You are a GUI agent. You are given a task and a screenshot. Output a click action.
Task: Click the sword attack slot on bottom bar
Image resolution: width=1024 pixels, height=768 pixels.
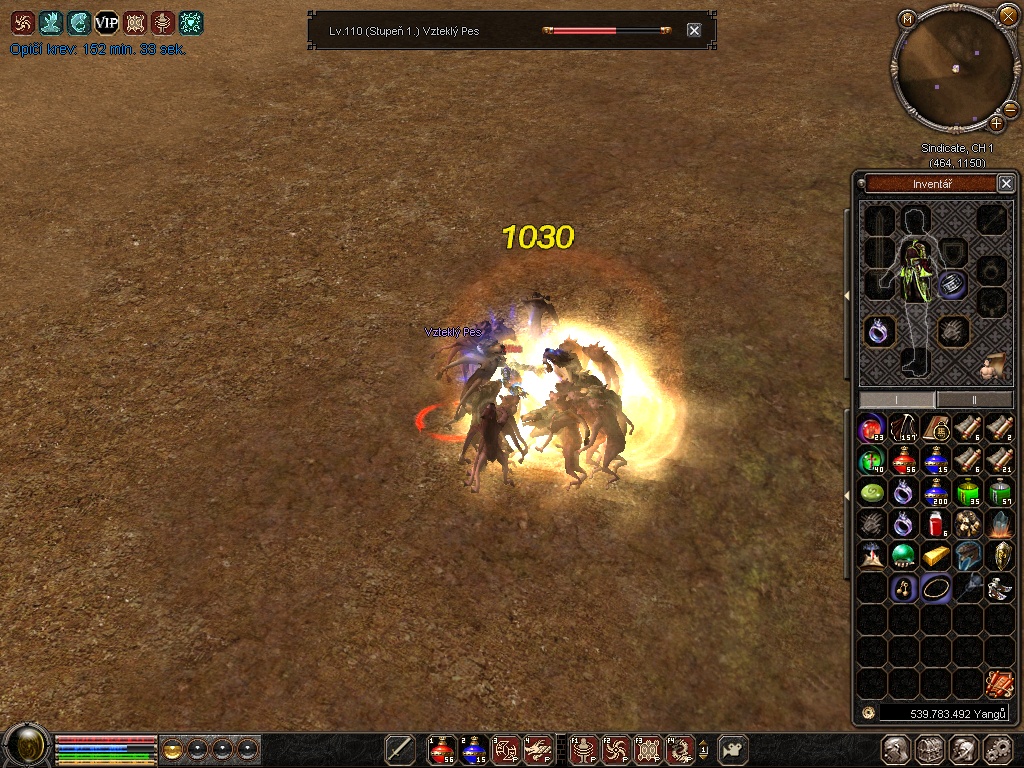[x=400, y=749]
